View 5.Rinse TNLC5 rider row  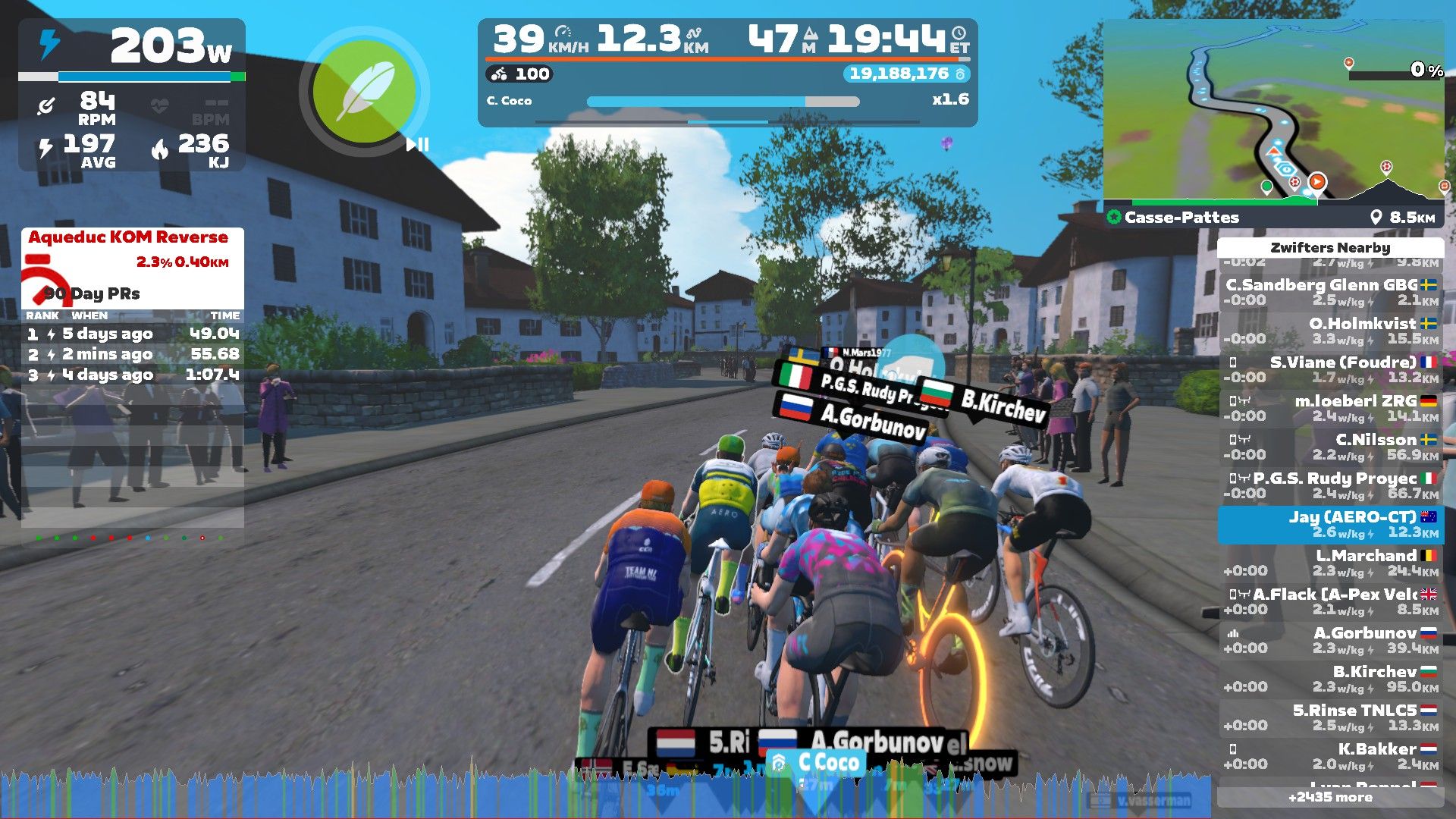[1330, 717]
